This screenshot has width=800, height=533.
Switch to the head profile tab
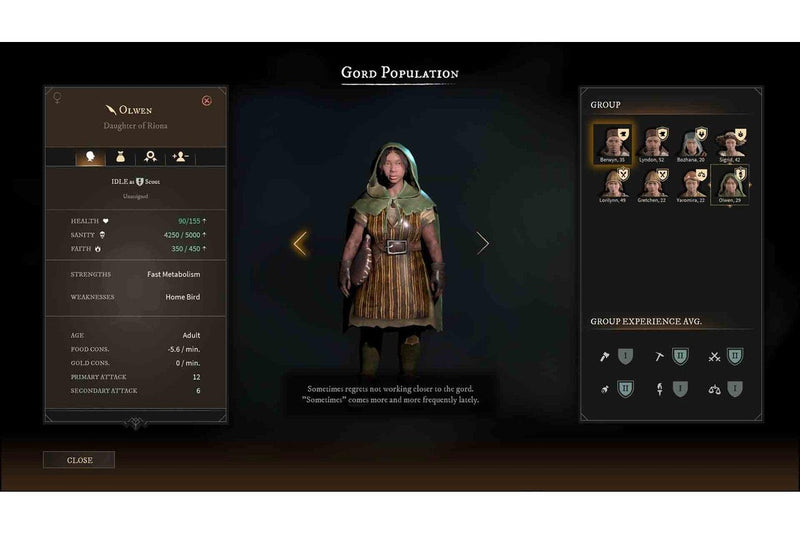[x=92, y=157]
